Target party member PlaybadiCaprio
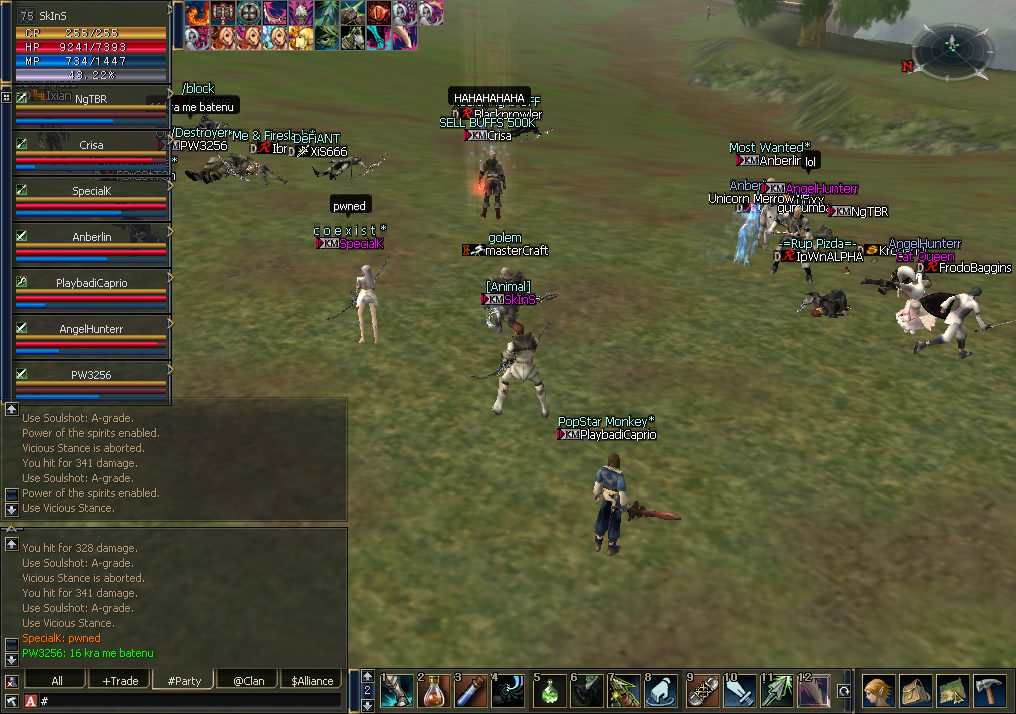Viewport: 1016px width, 714px height. 91,283
